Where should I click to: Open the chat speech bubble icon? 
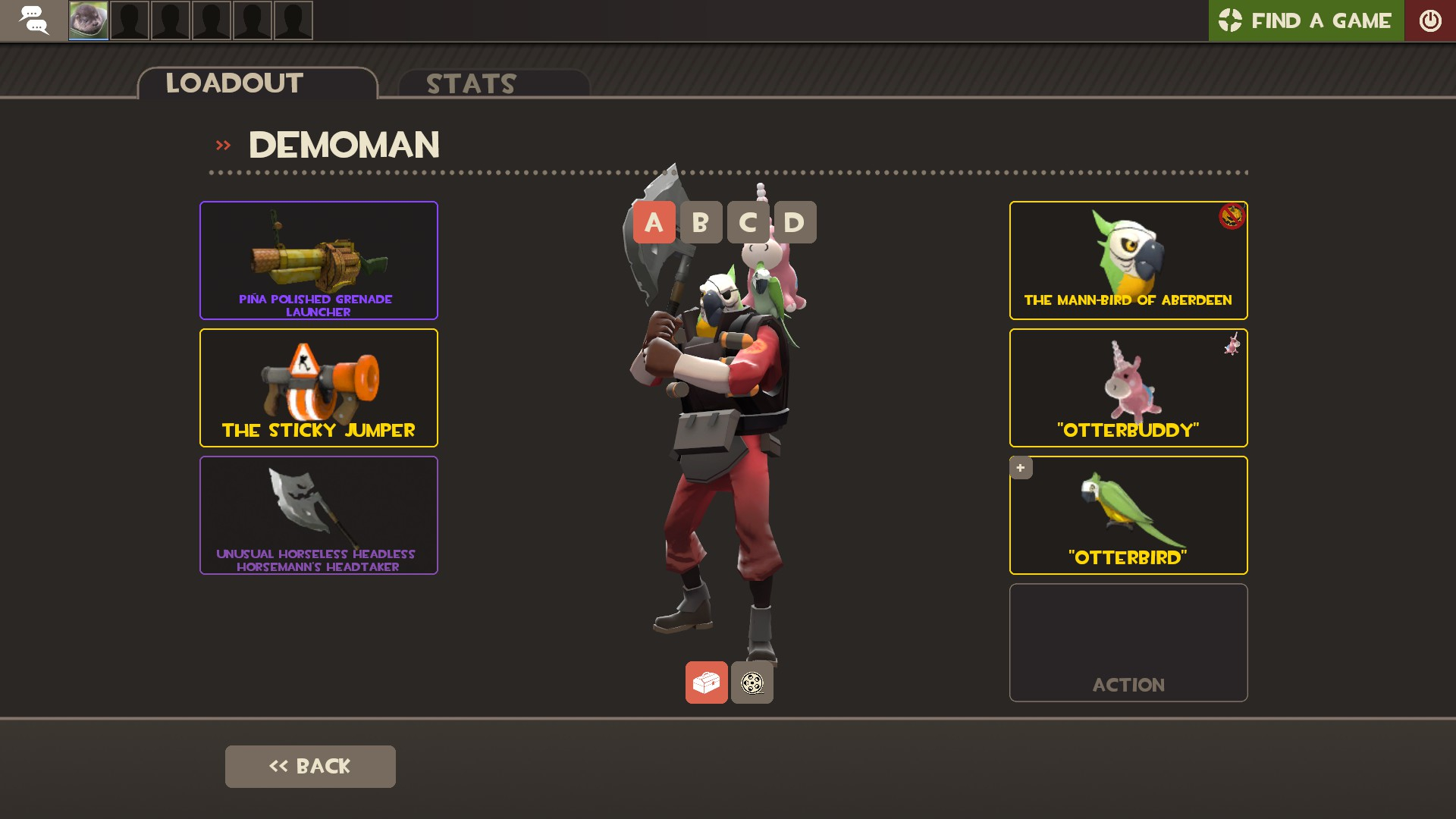click(33, 20)
